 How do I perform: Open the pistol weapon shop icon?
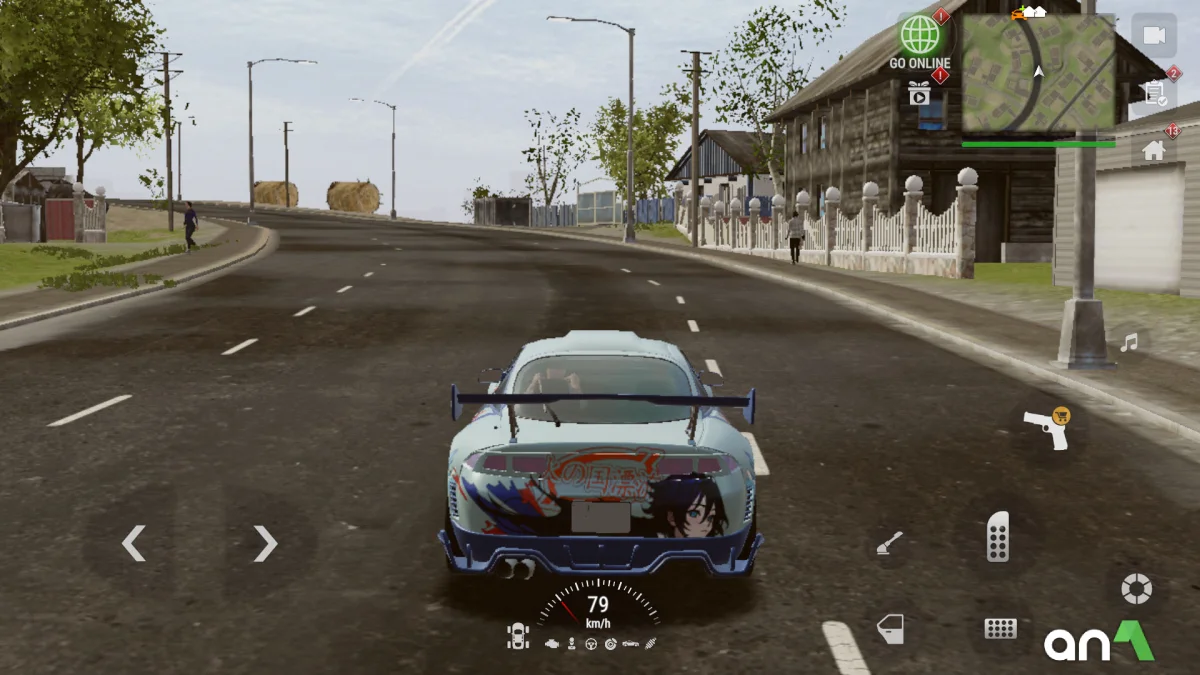click(1046, 429)
